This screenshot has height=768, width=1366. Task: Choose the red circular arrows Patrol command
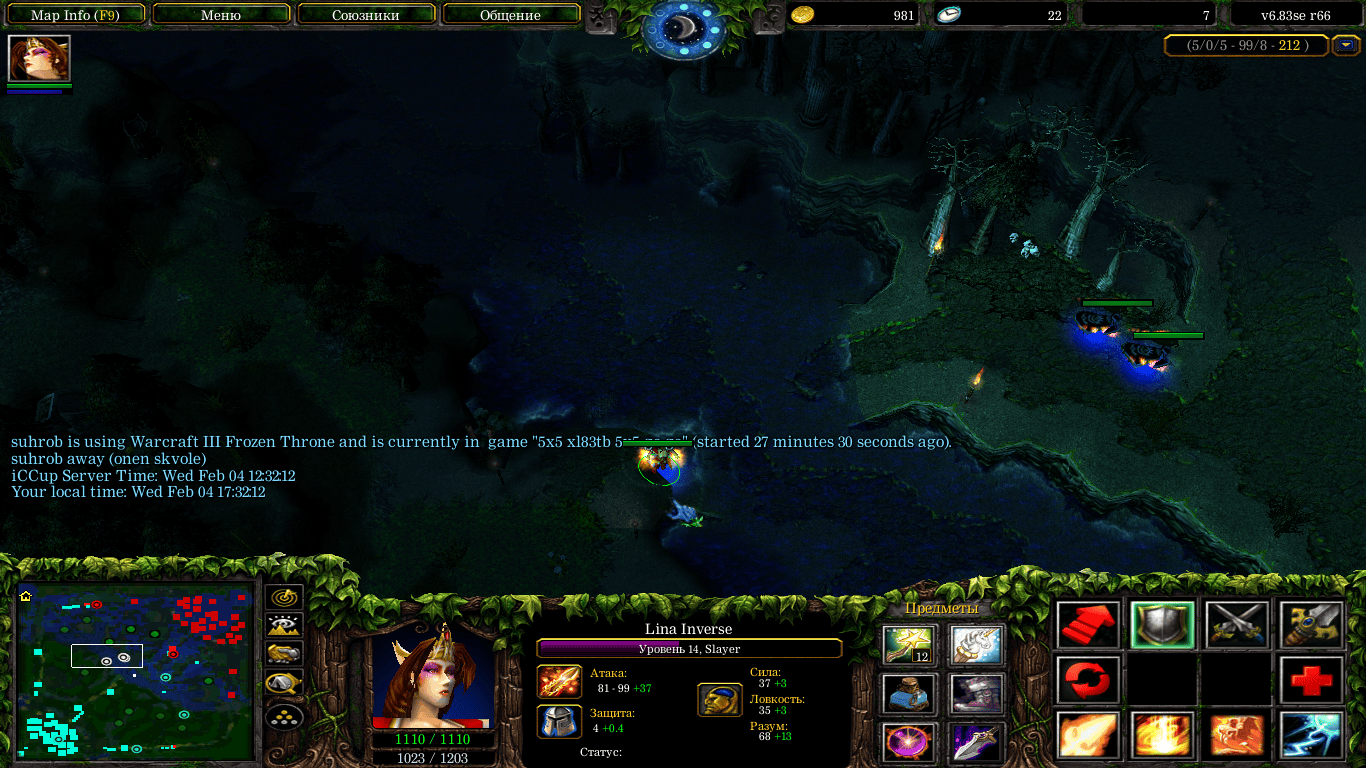[x=1089, y=680]
